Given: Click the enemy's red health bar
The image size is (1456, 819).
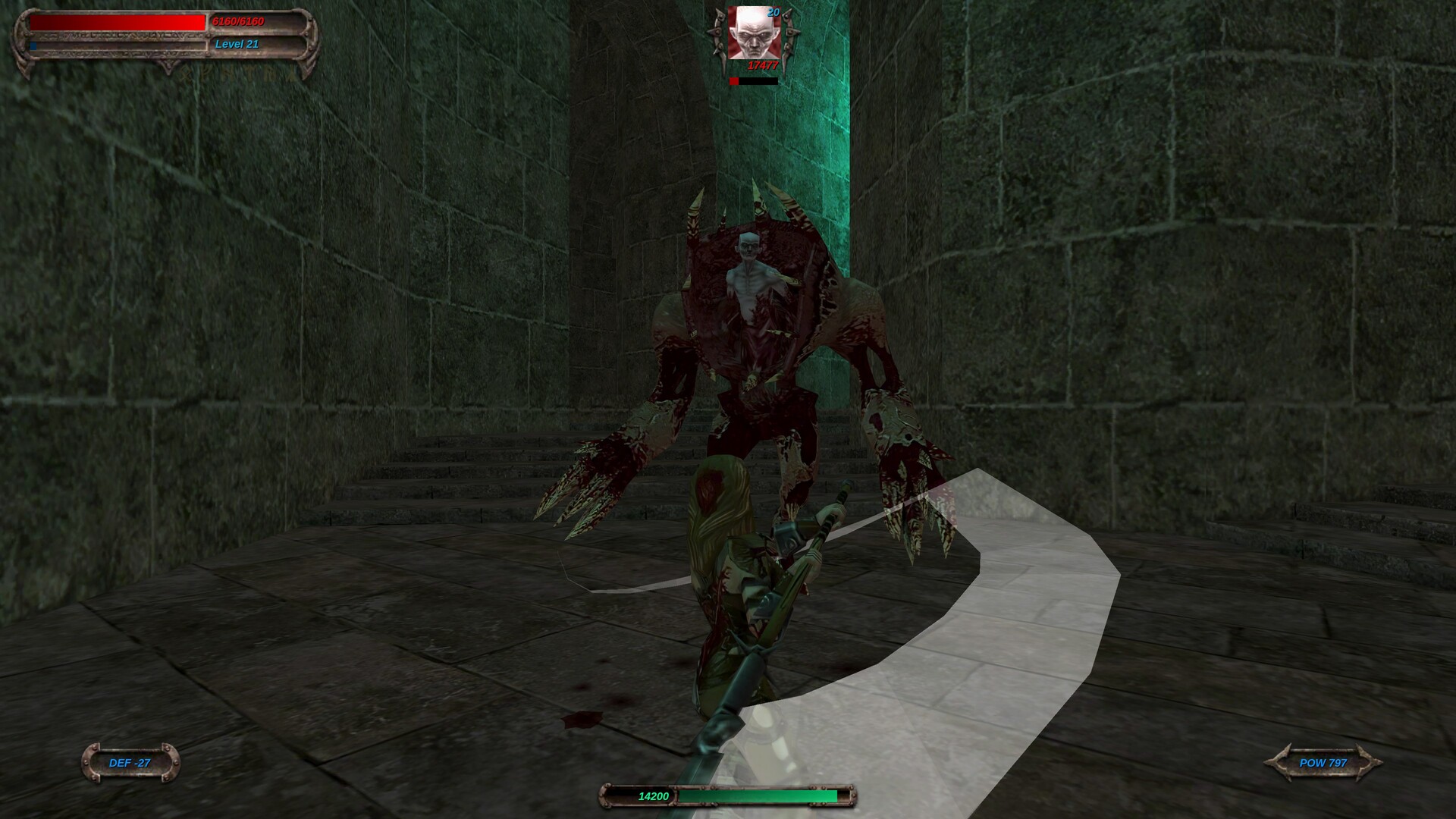Looking at the screenshot, I should click(x=737, y=79).
